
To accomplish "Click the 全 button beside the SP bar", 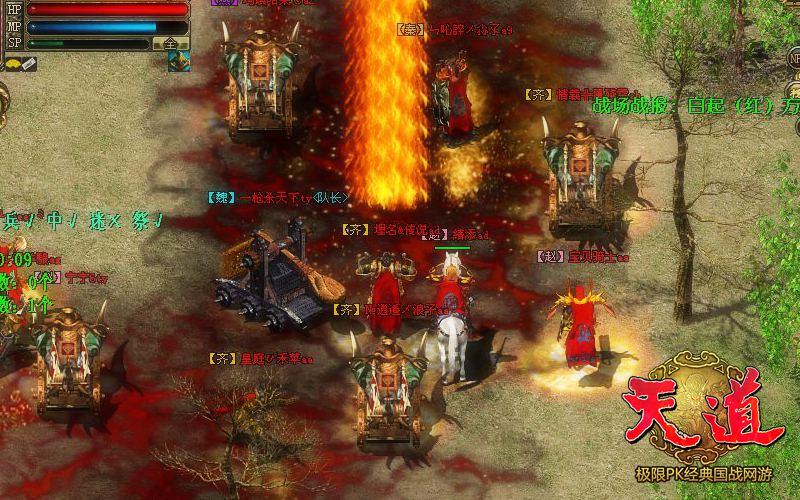I will pyautogui.click(x=171, y=43).
